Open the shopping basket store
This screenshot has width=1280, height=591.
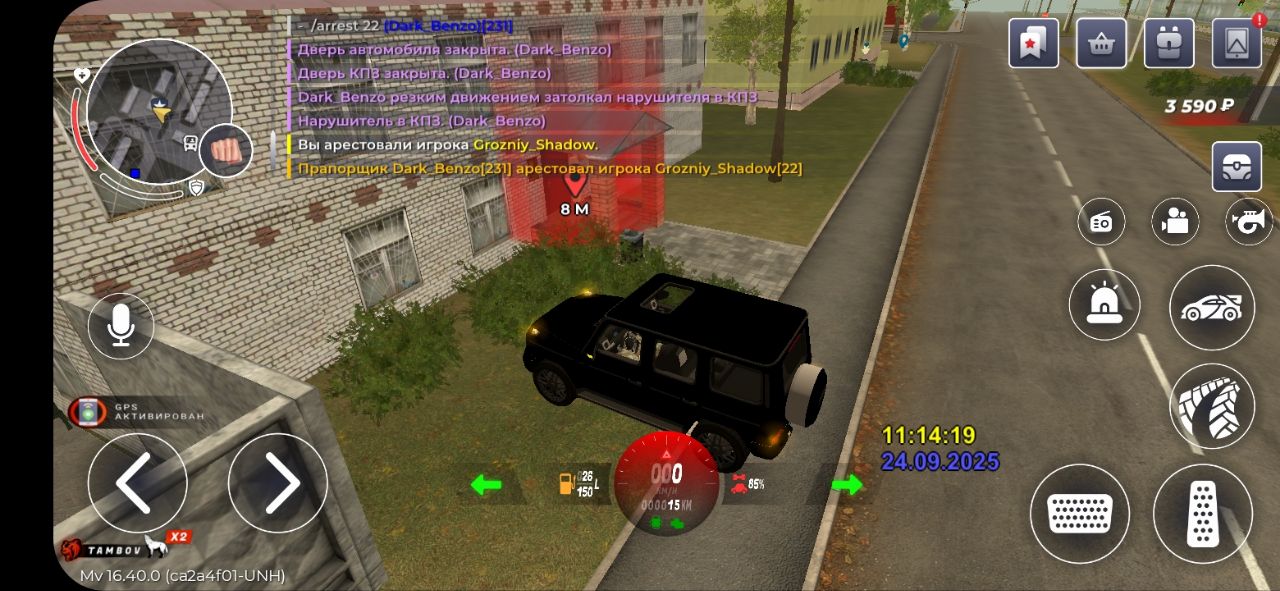pyautogui.click(x=1101, y=43)
